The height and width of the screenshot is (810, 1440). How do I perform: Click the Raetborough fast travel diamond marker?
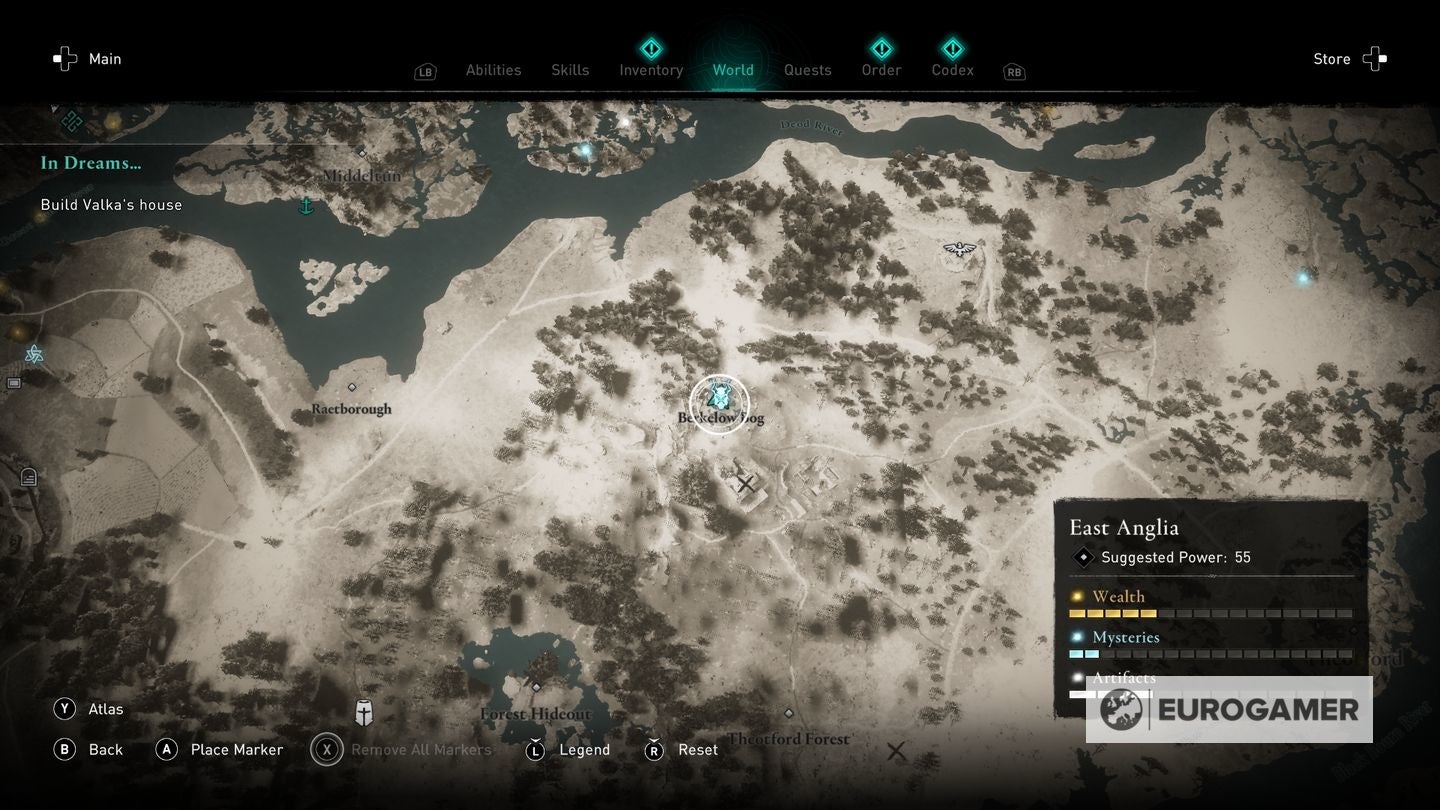pos(352,387)
